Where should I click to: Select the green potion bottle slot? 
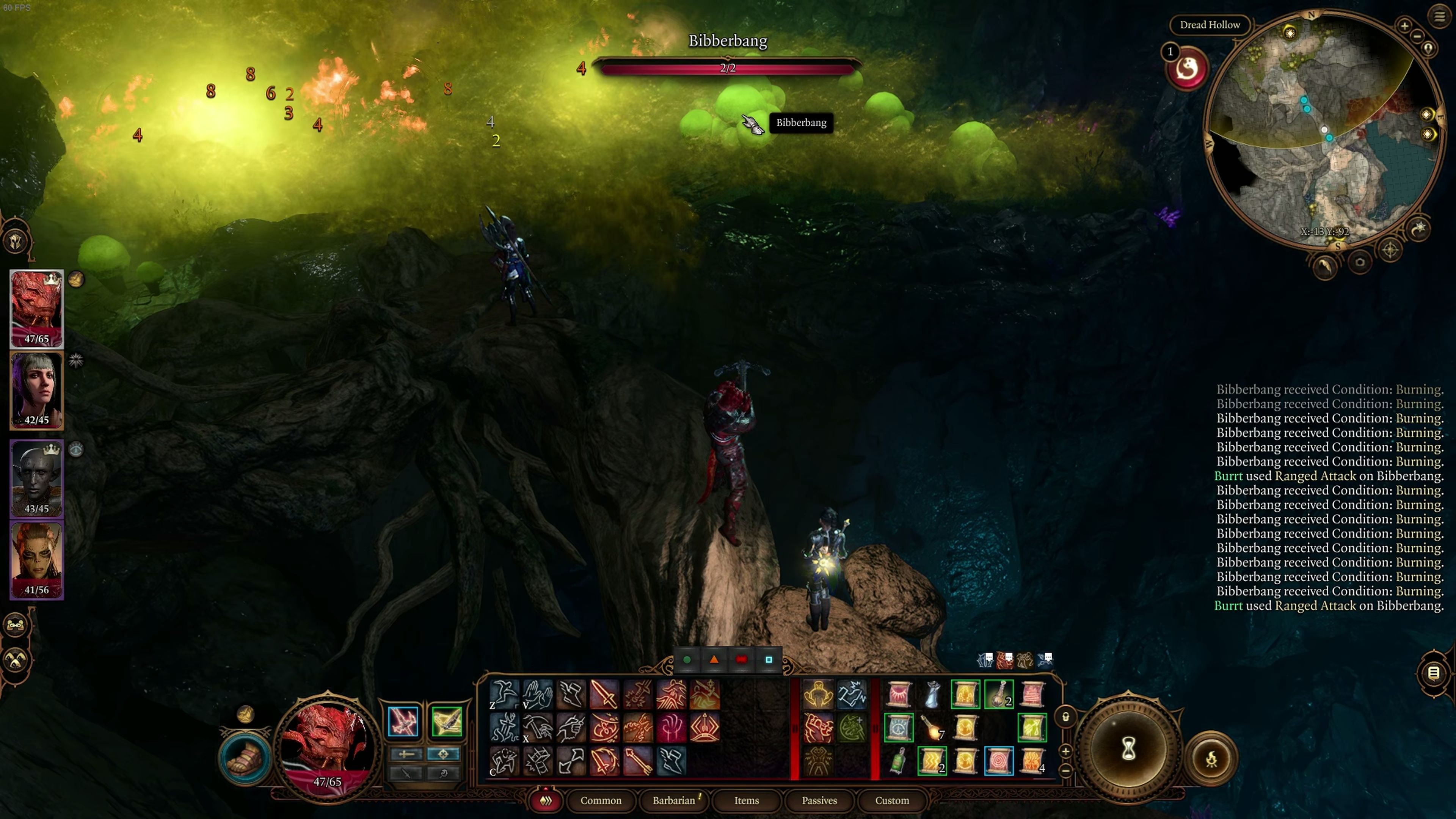pyautogui.click(x=897, y=761)
